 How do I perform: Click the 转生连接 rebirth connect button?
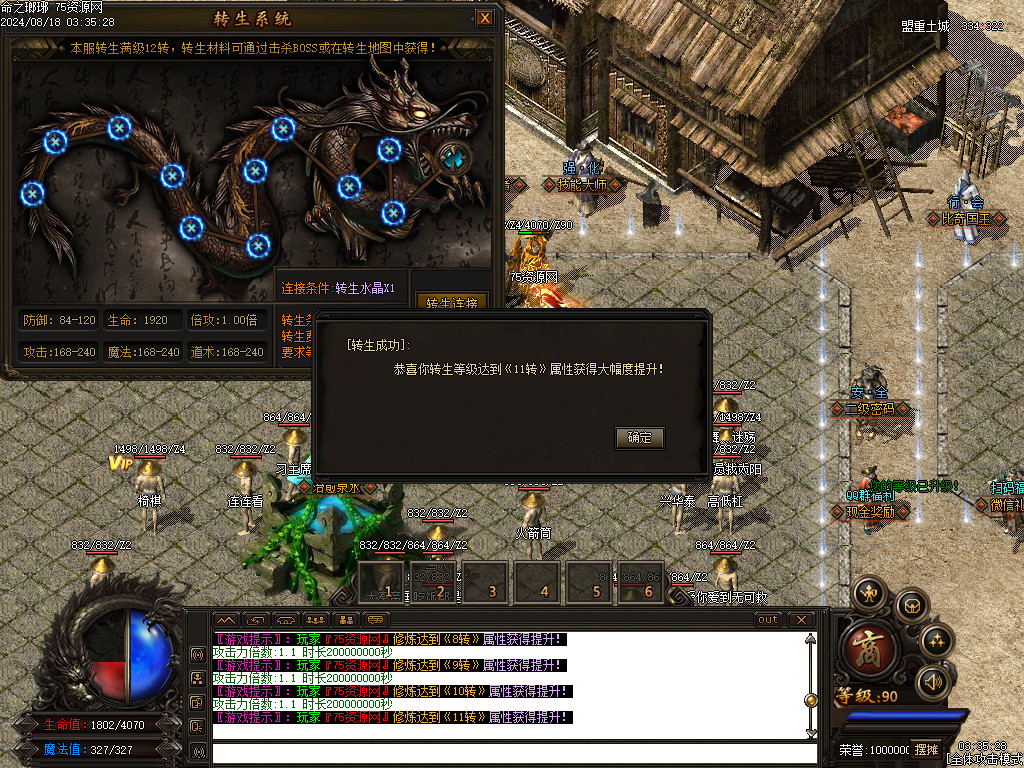point(452,302)
